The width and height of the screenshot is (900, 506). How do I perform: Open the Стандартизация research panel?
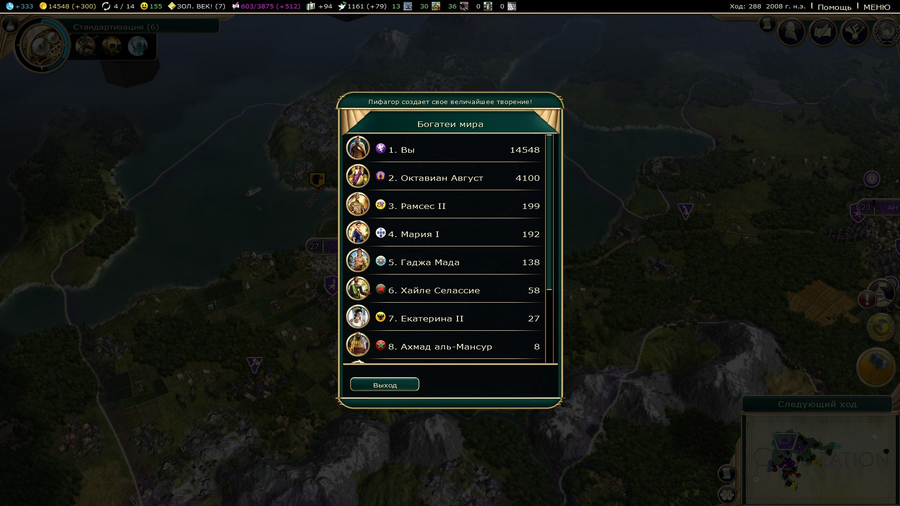point(115,26)
